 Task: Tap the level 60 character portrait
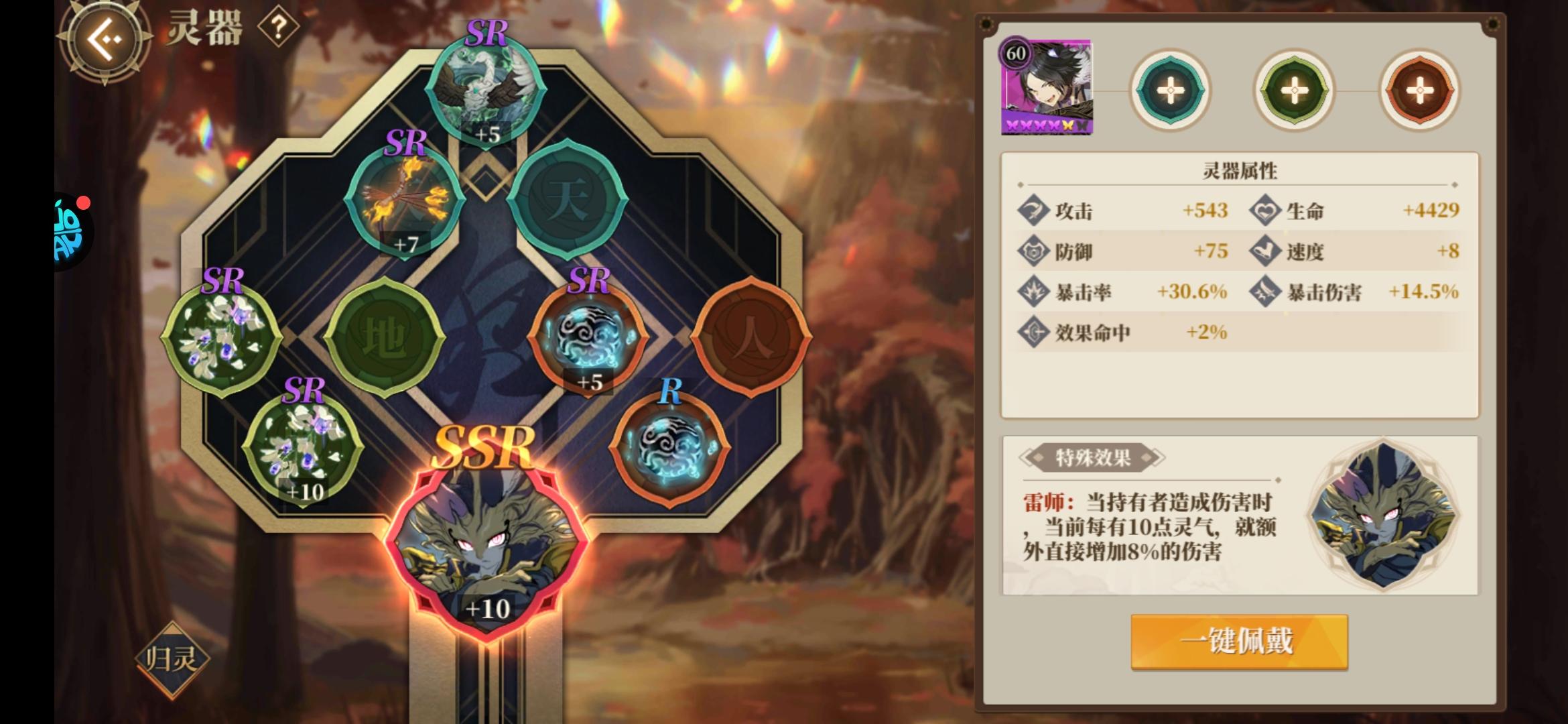(1048, 86)
